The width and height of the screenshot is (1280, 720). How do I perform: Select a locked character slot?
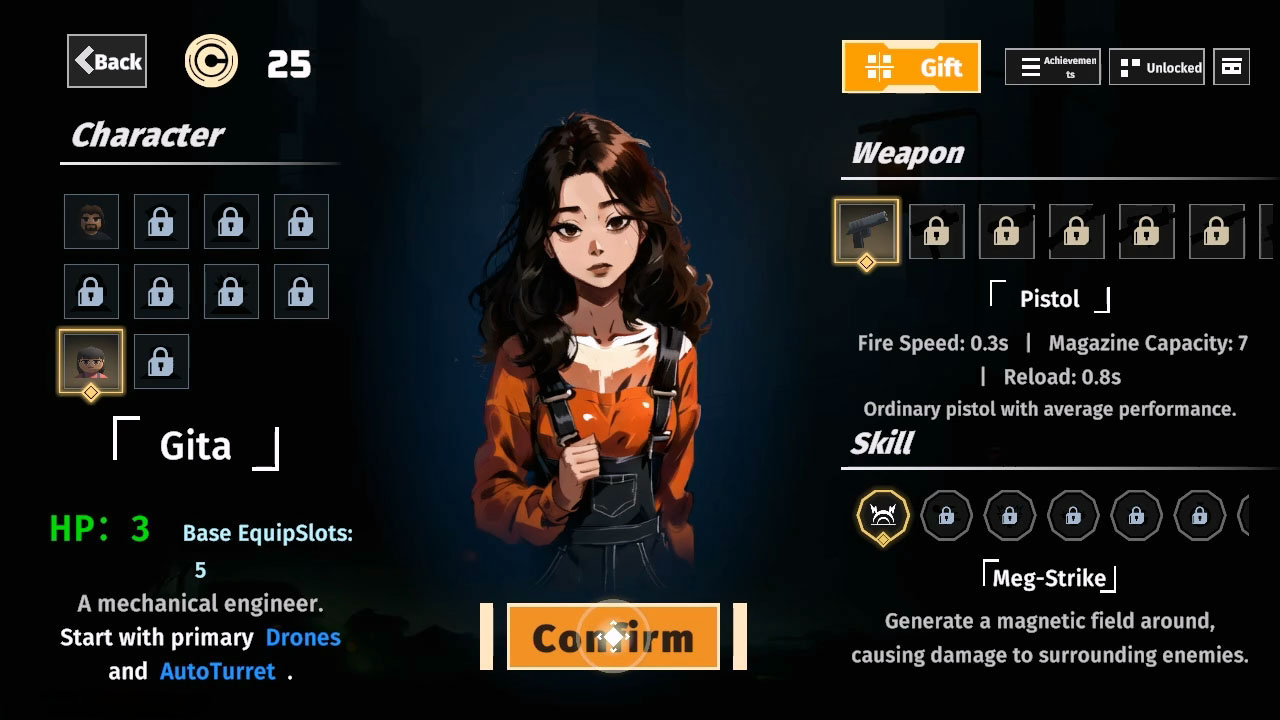click(161, 221)
